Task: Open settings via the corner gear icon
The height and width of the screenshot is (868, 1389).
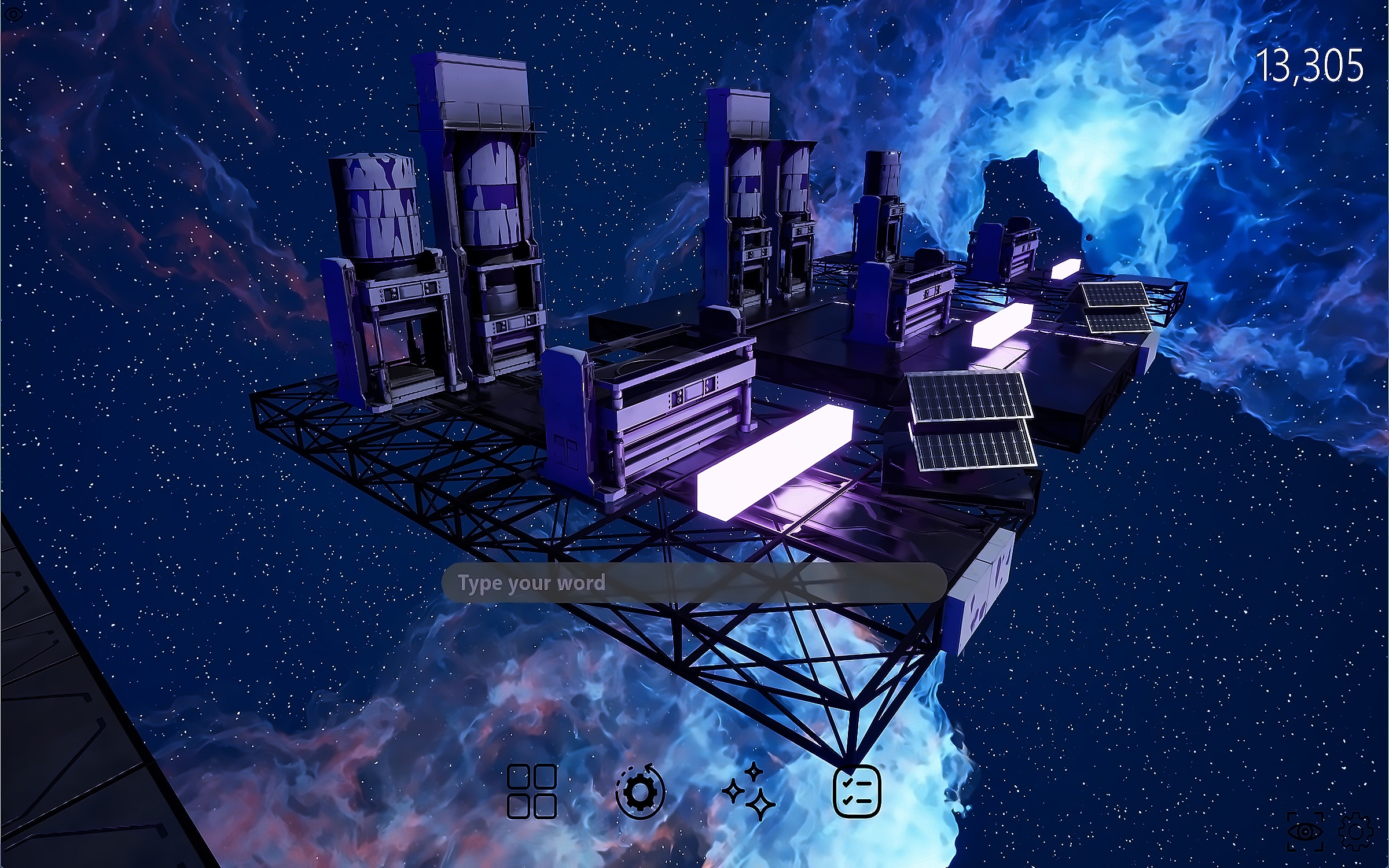Action: [x=1355, y=832]
